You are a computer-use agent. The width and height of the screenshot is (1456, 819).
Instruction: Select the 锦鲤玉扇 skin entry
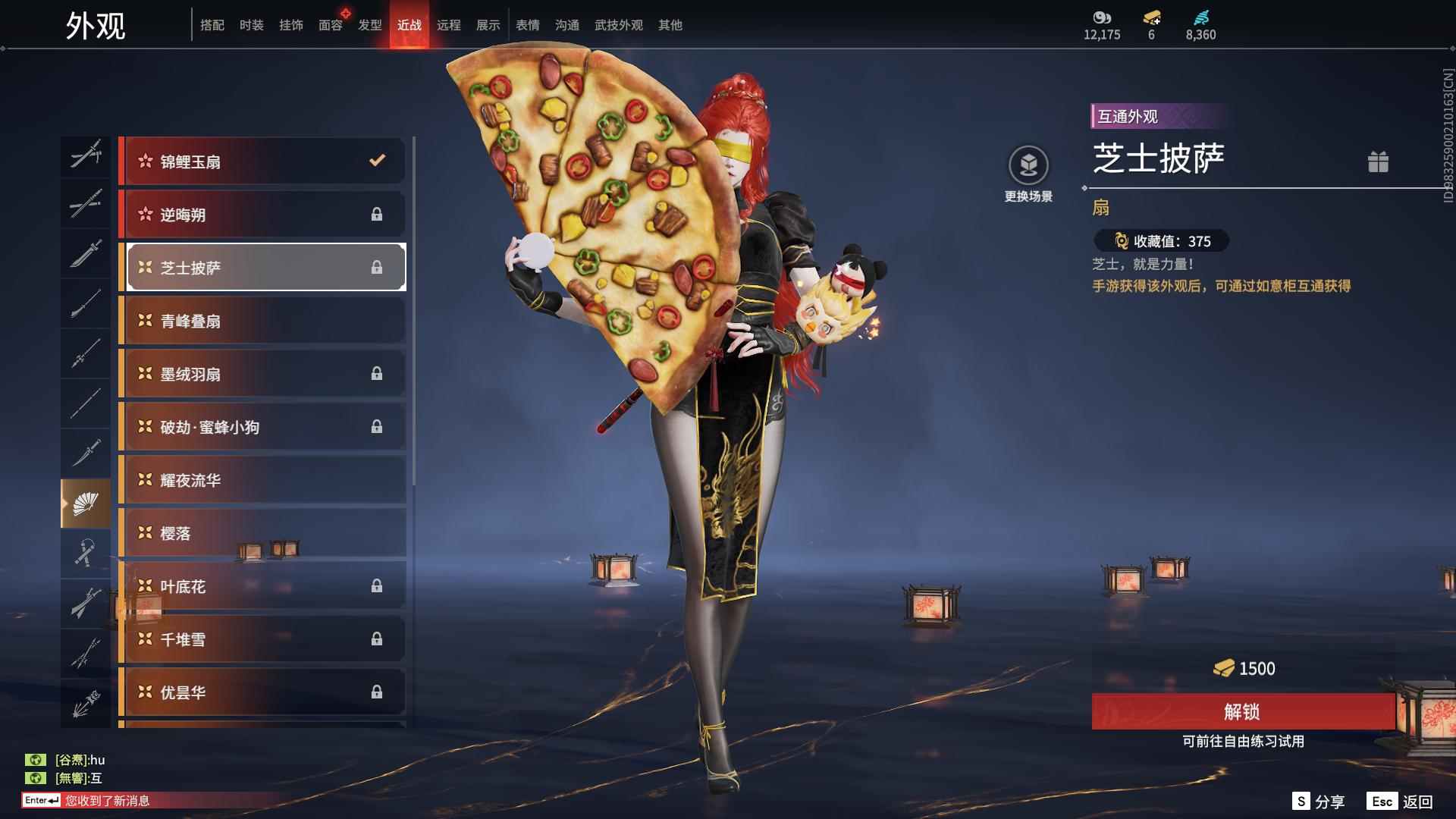262,161
